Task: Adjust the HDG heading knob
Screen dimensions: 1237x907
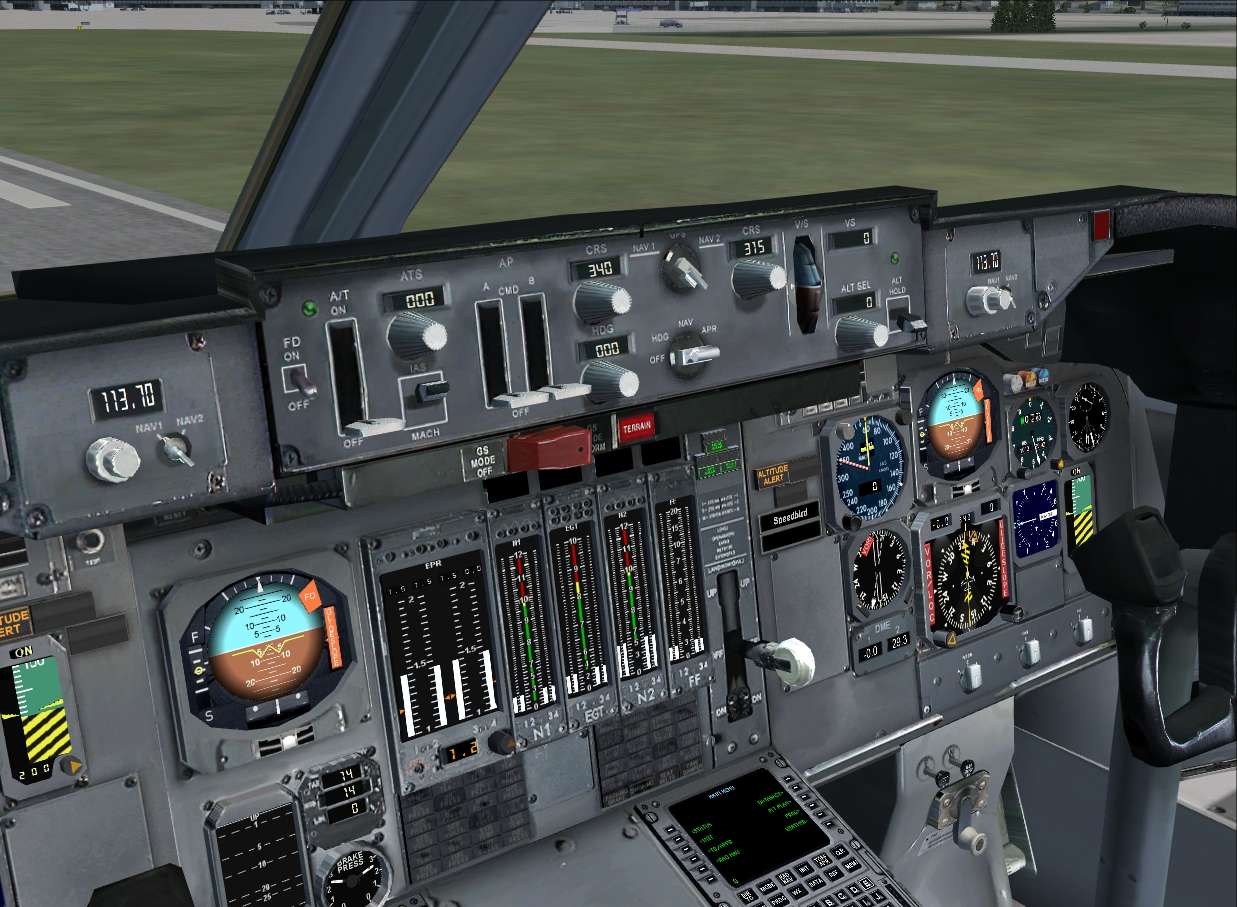Action: [x=611, y=380]
